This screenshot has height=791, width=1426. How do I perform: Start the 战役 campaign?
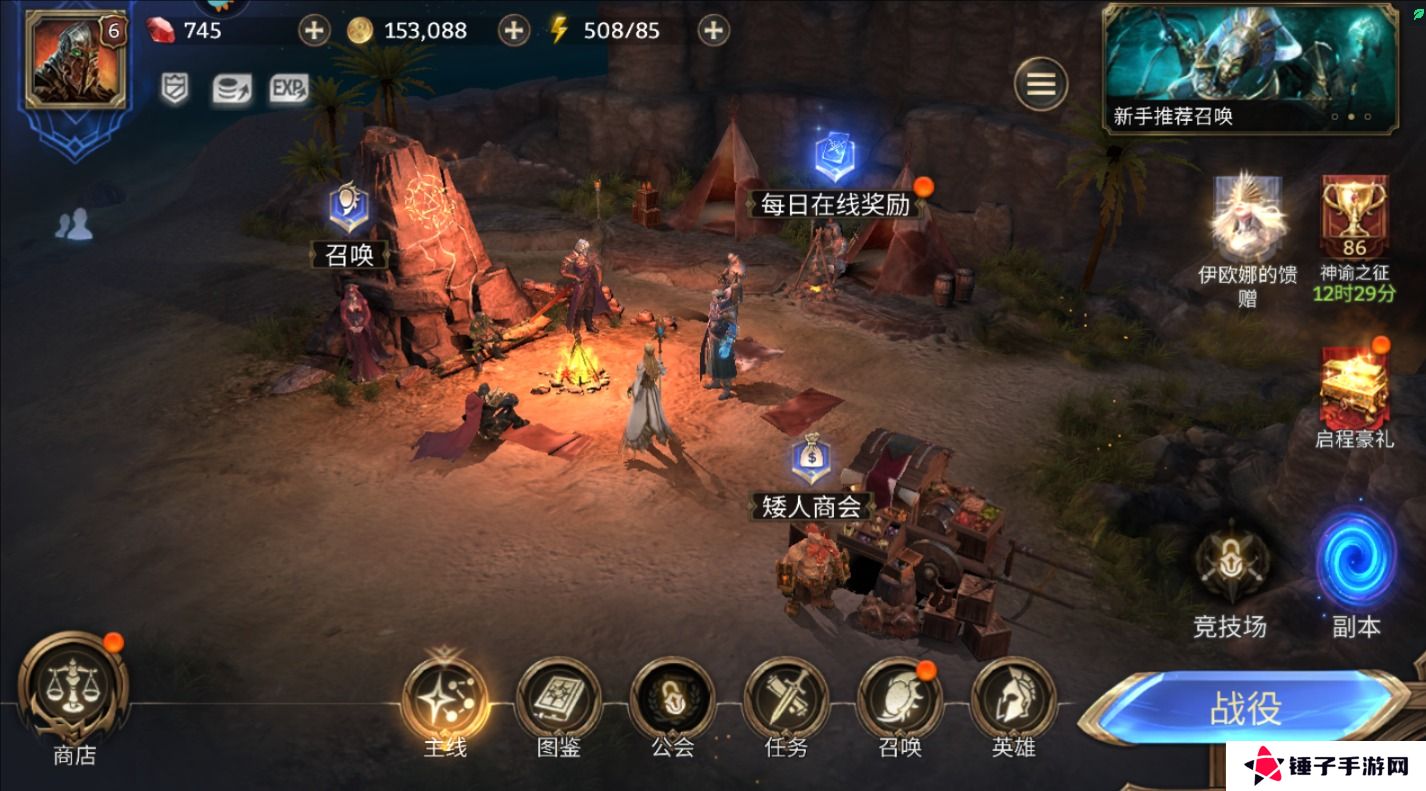(1246, 708)
